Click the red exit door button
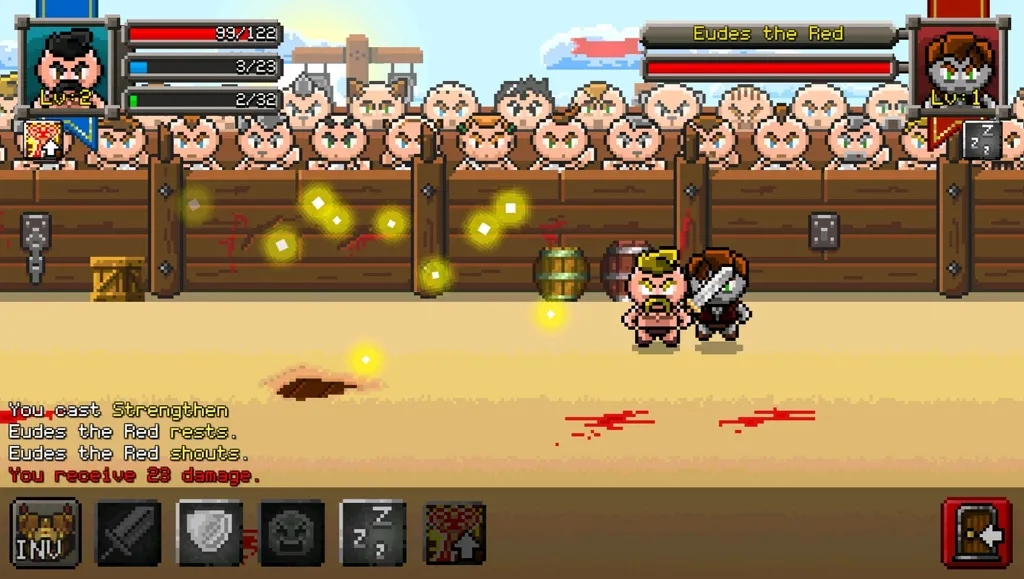 pos(976,532)
